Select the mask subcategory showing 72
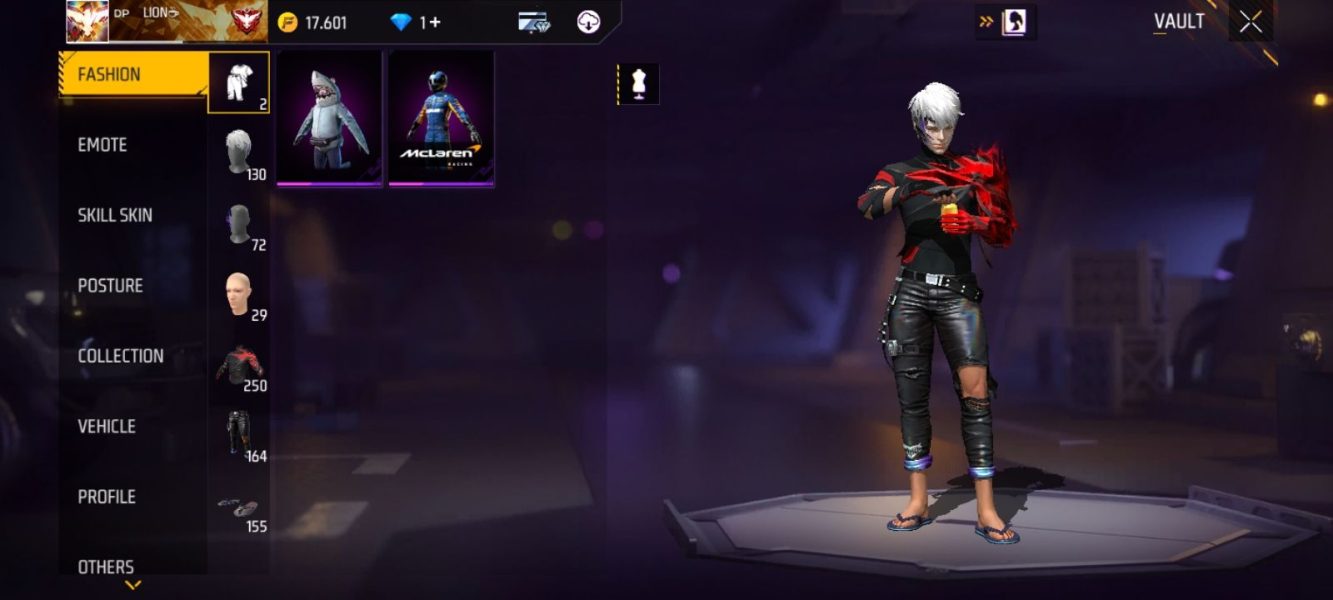The width and height of the screenshot is (1333, 600). (239, 224)
